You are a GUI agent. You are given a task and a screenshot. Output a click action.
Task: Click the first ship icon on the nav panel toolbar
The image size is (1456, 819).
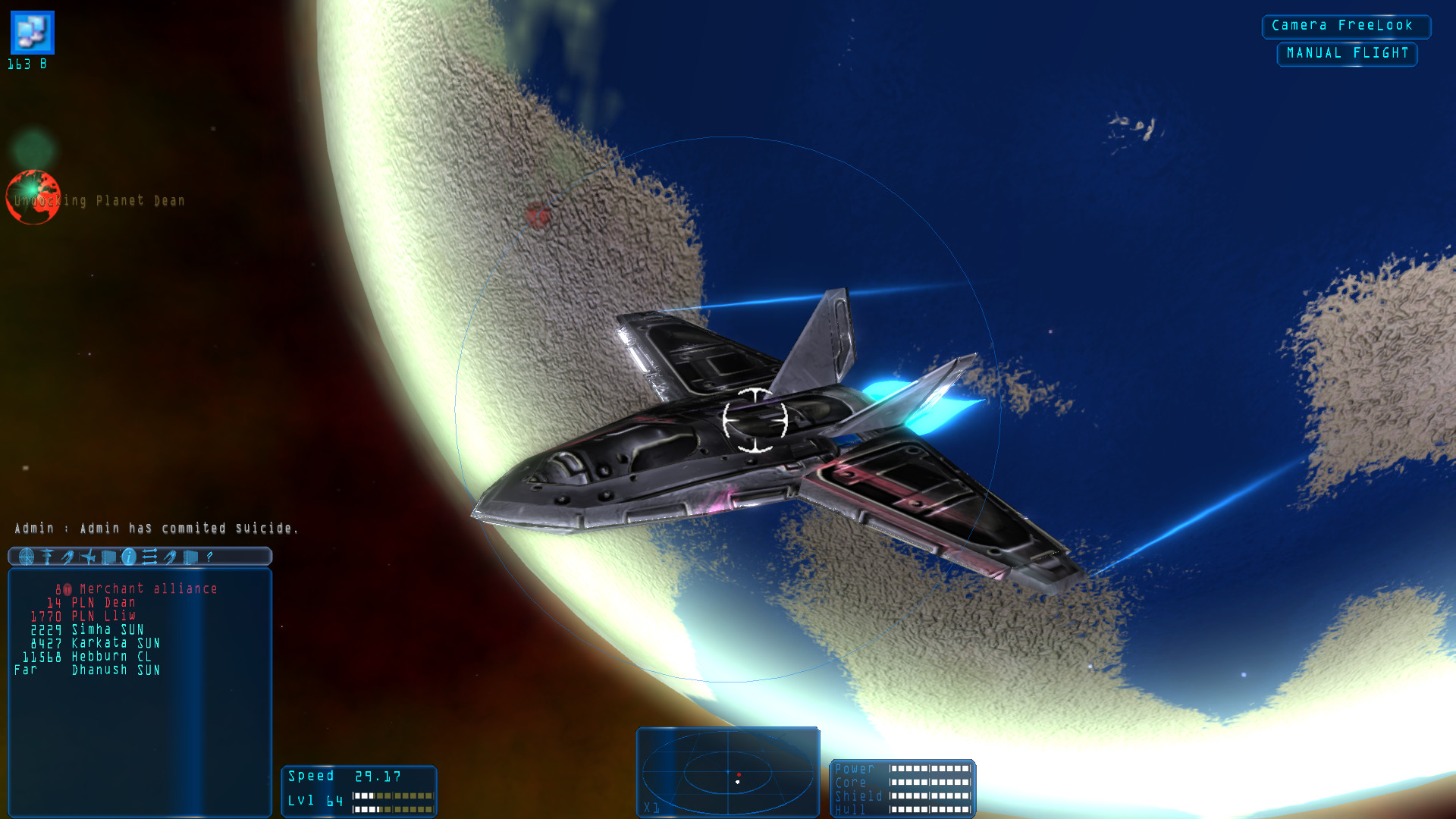[69, 557]
